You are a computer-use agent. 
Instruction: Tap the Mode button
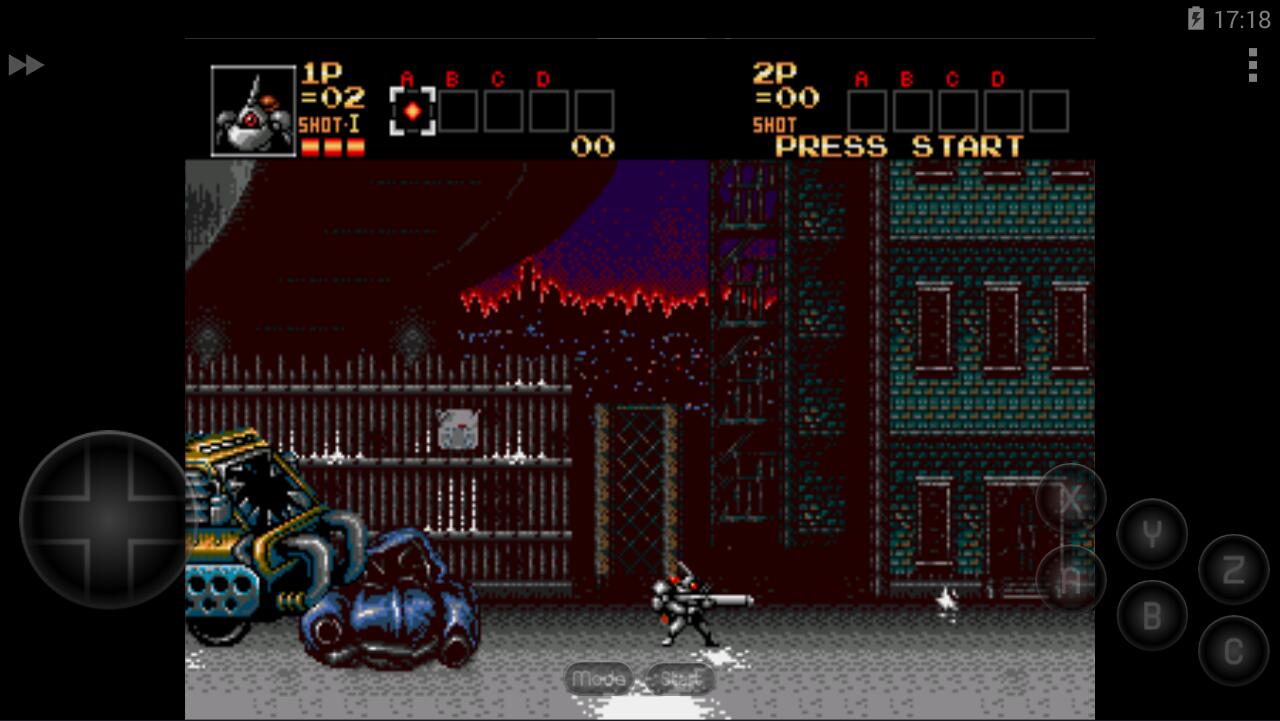[598, 679]
